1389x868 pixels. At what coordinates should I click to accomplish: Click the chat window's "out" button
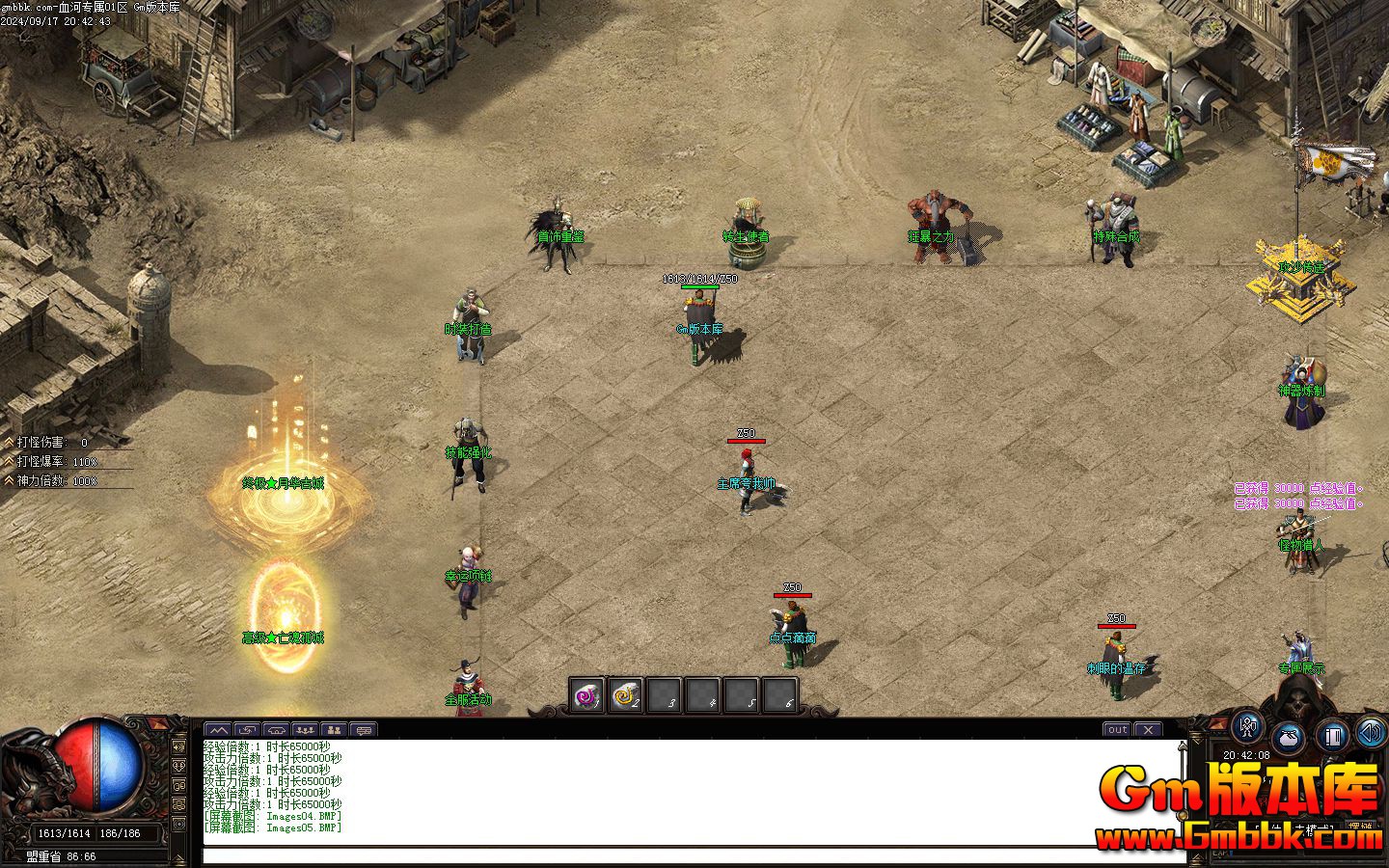1117,730
